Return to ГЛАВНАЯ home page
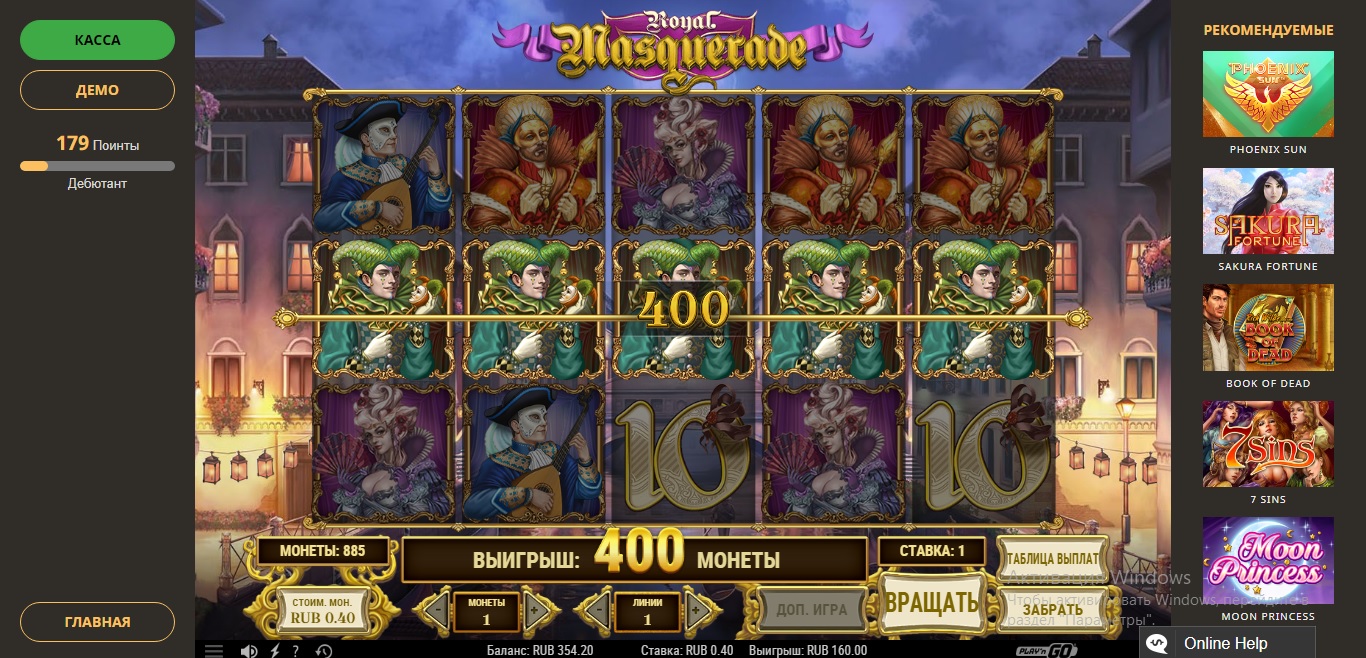Screen dimensions: 1366x658 (97, 622)
